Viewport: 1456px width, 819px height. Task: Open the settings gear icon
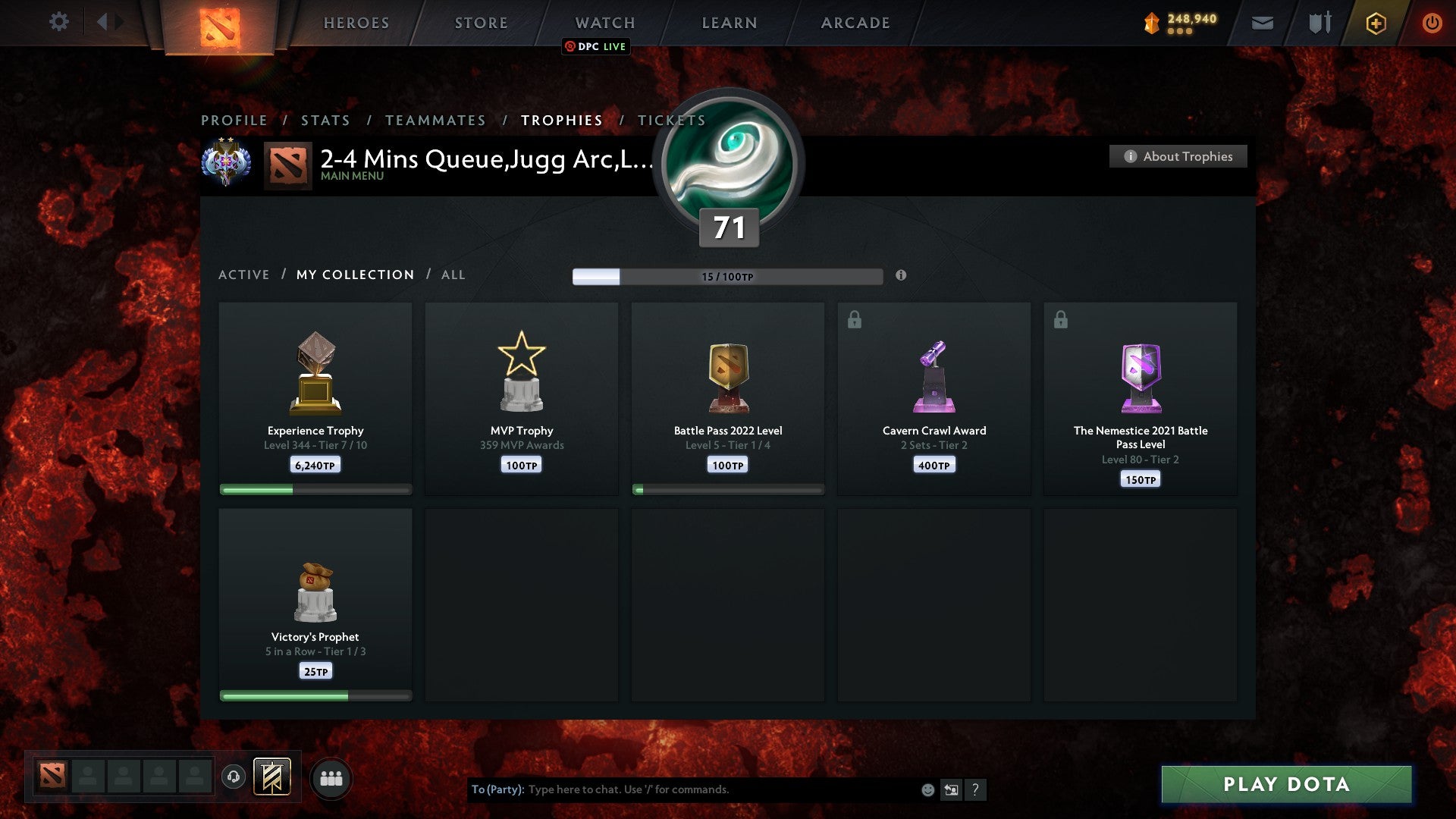(59, 22)
